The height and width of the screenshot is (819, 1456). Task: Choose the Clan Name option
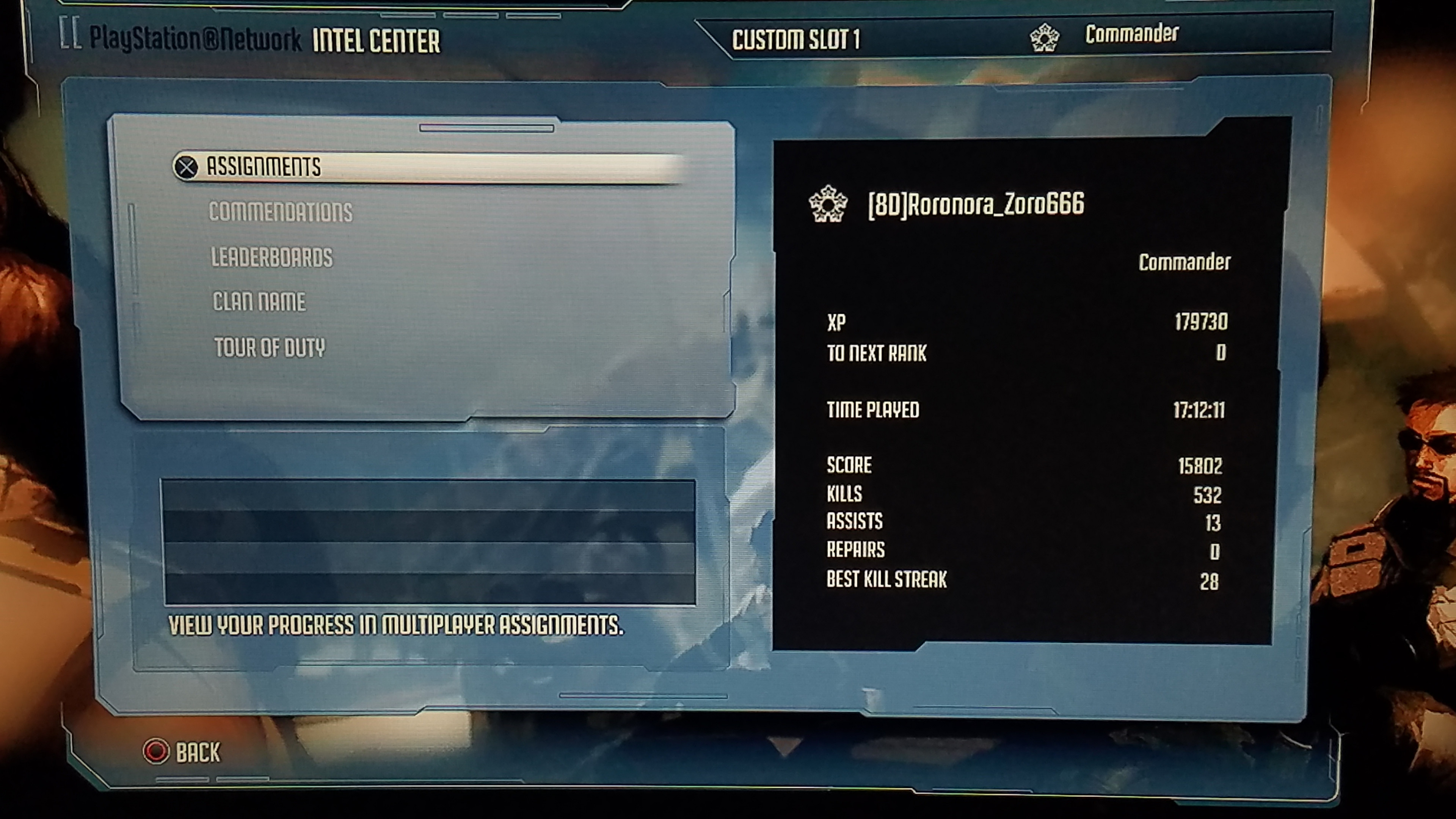pos(259,302)
